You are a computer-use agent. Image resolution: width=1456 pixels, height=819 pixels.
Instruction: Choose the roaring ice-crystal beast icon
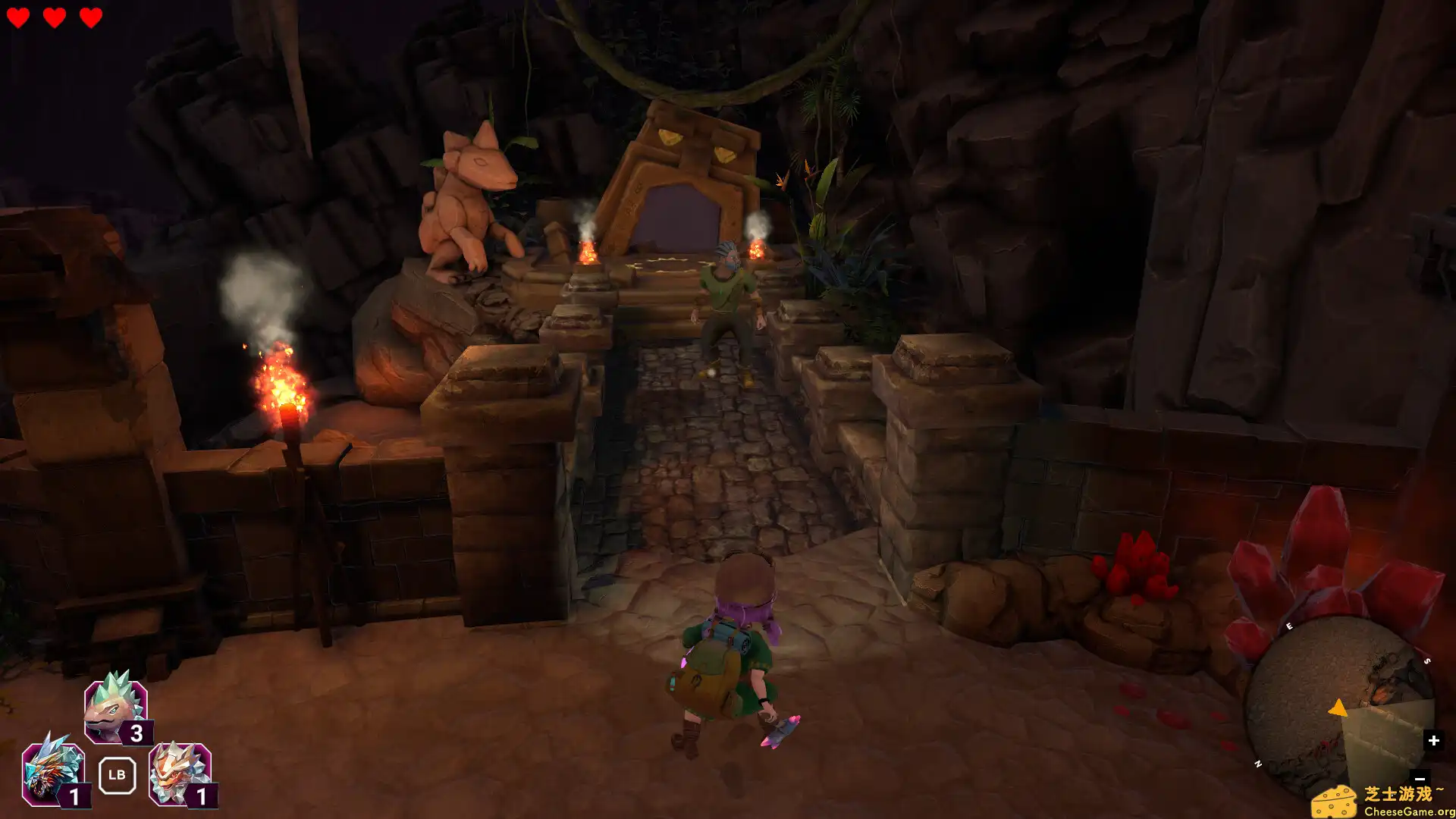click(x=52, y=773)
